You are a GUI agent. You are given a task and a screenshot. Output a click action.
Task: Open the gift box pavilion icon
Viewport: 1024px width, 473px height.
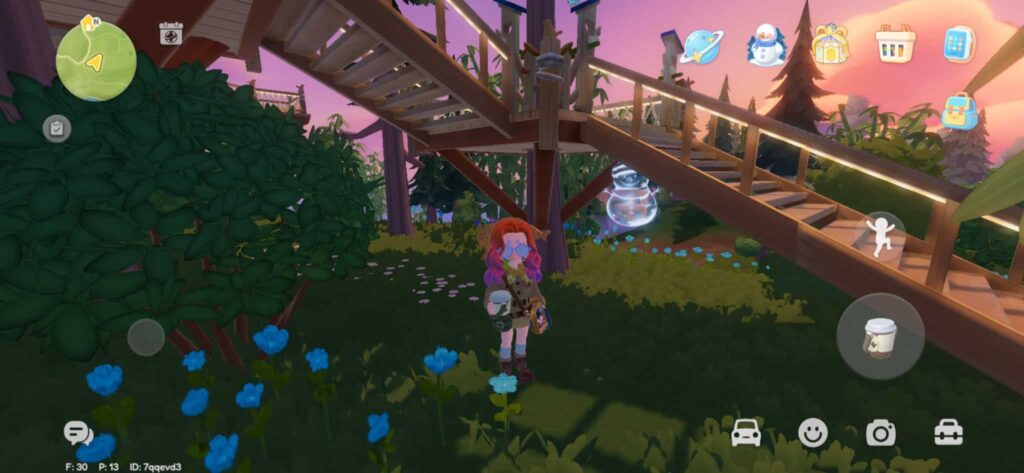click(x=830, y=44)
